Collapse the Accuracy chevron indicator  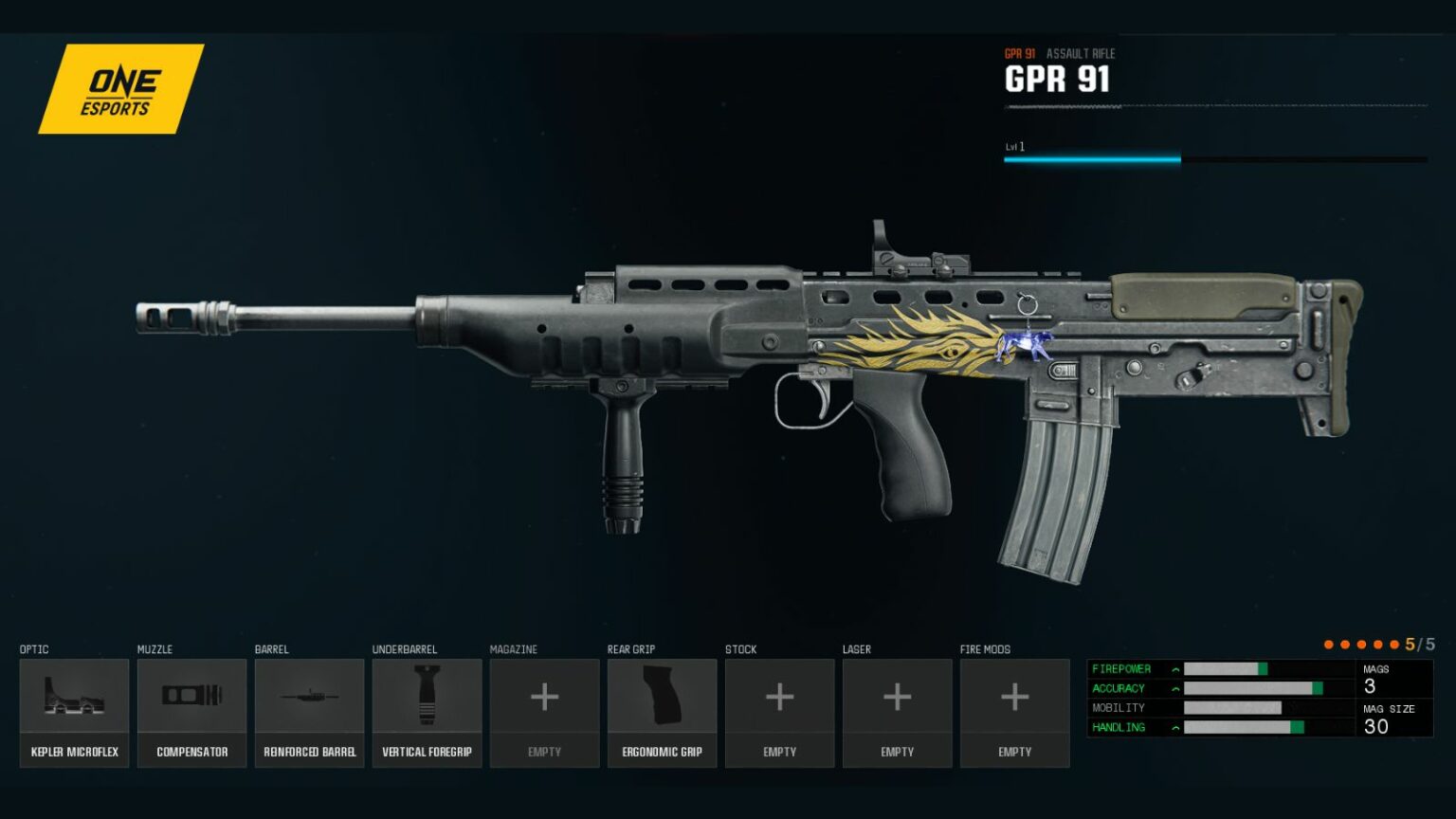click(1174, 688)
